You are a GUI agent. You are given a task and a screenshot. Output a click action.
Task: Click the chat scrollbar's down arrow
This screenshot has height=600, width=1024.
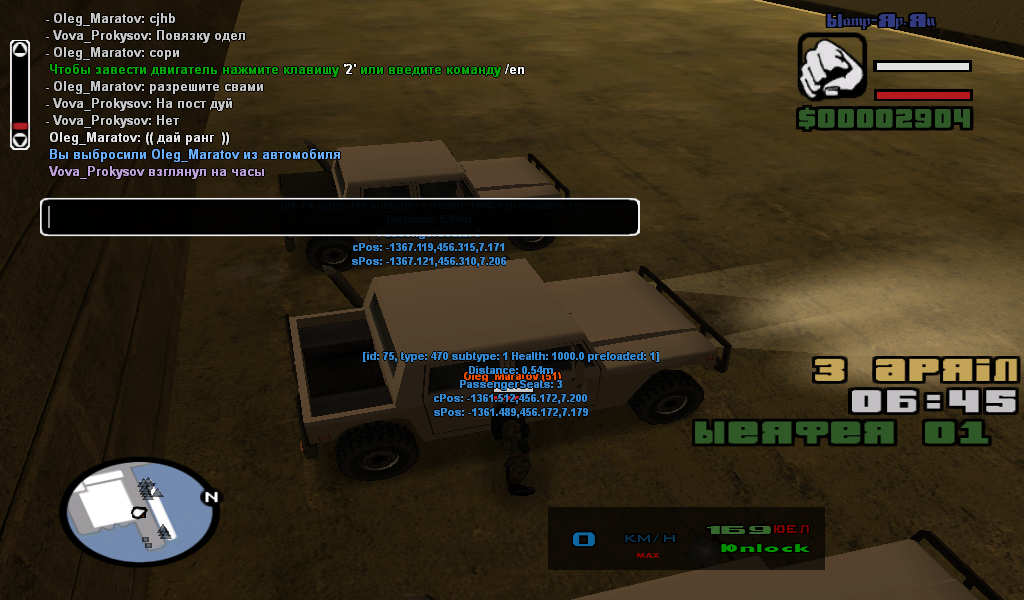click(x=20, y=140)
